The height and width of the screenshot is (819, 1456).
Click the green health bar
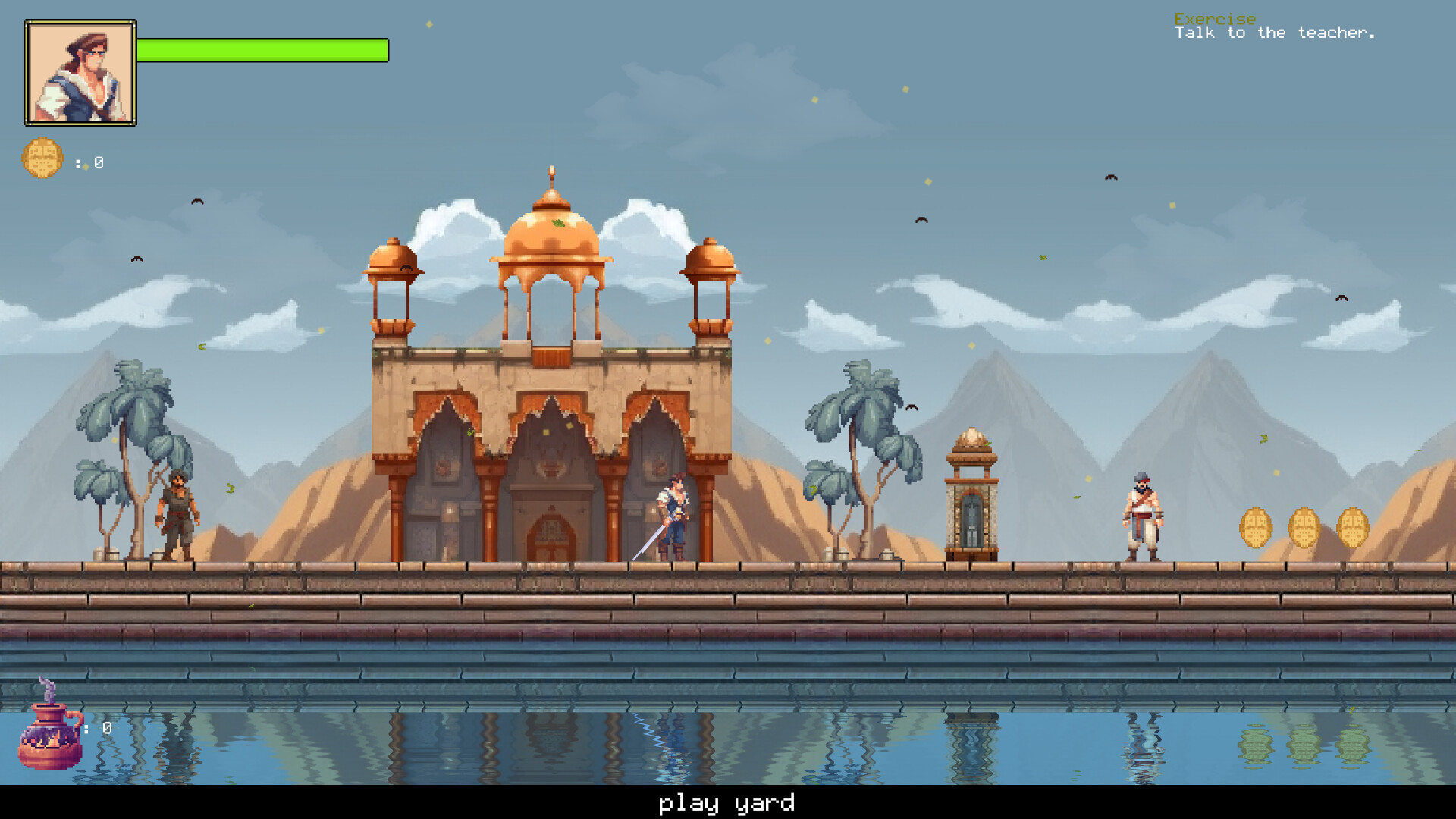click(262, 52)
